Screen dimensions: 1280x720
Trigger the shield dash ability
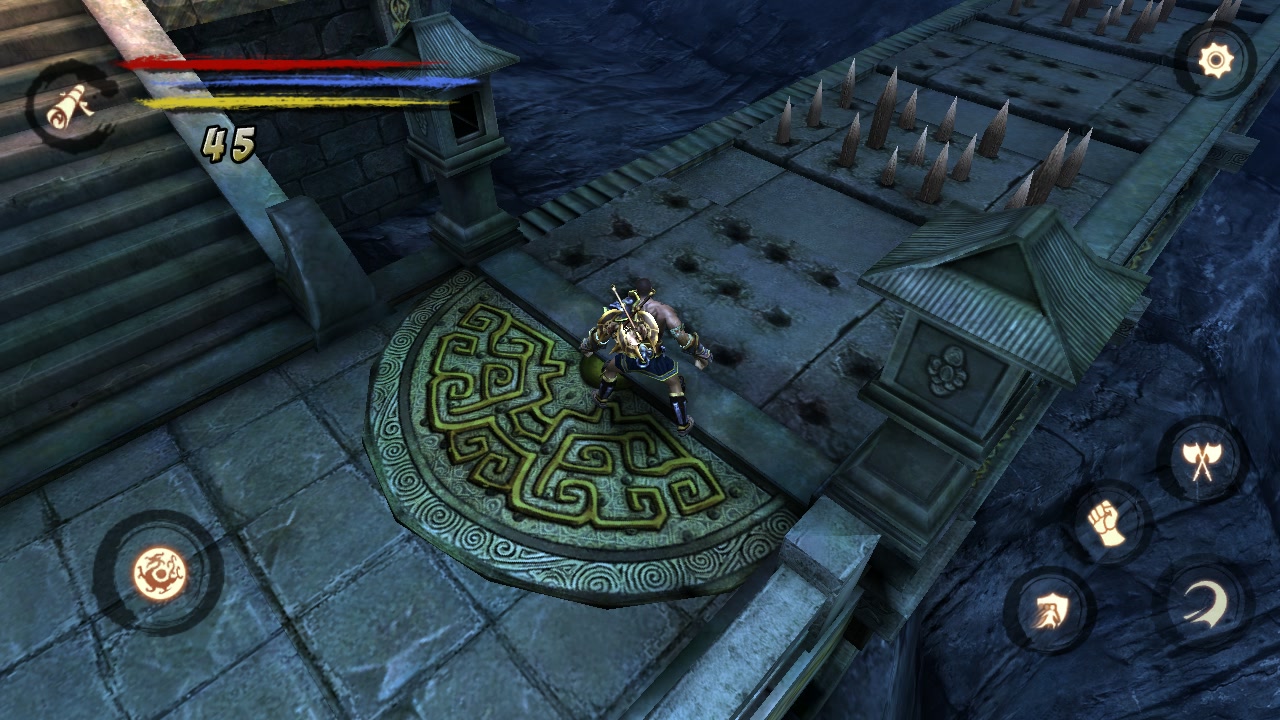tap(1048, 609)
